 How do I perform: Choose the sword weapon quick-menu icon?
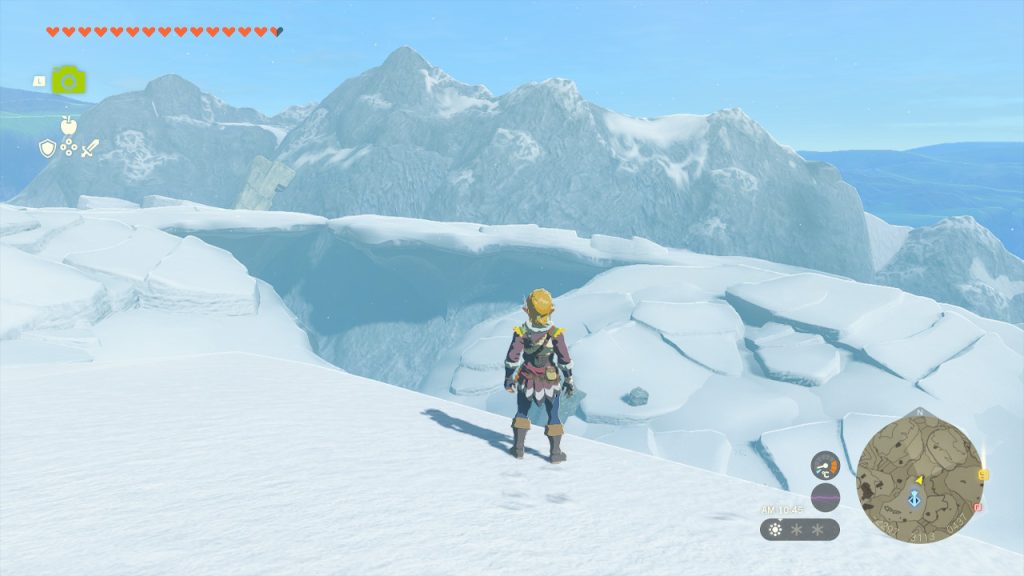[x=90, y=148]
